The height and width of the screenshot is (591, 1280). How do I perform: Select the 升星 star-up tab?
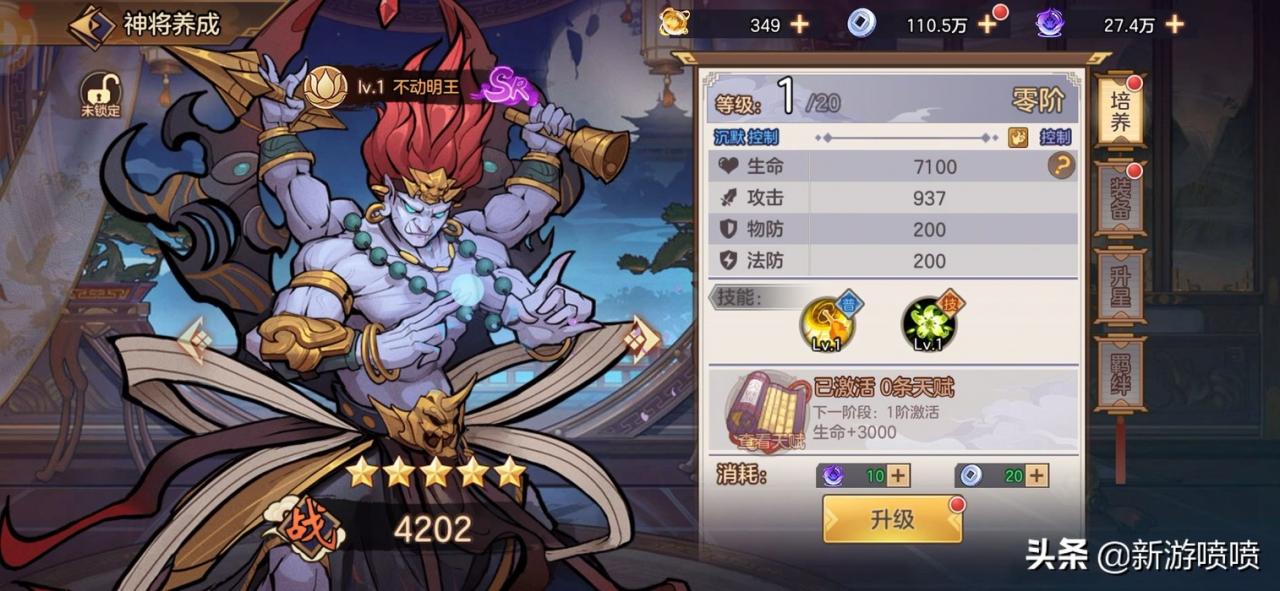pos(1118,286)
